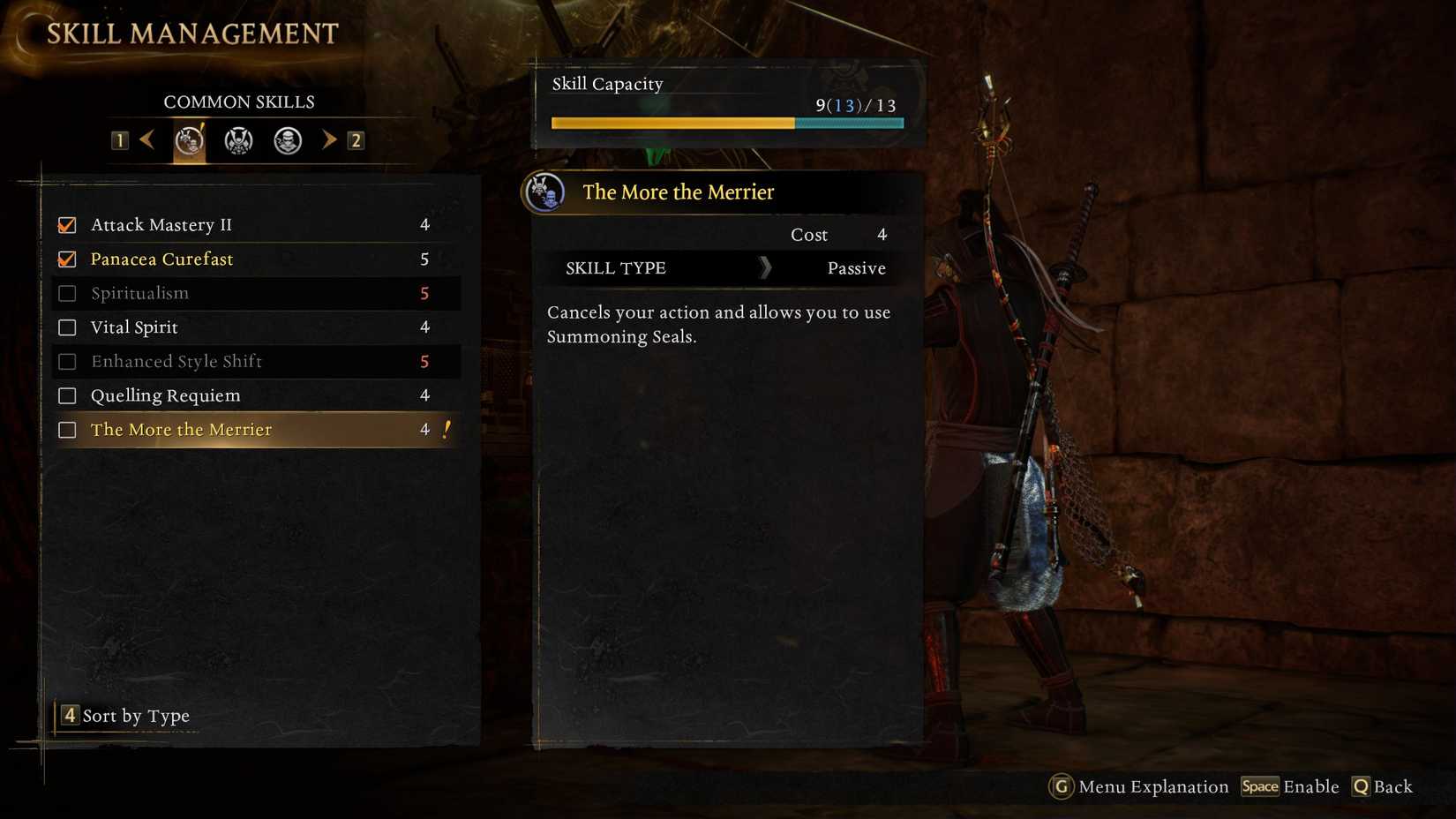Screen dimensions: 1456x819
Task: Uncheck the Attack Mastery II checkbox
Action: 67,224
